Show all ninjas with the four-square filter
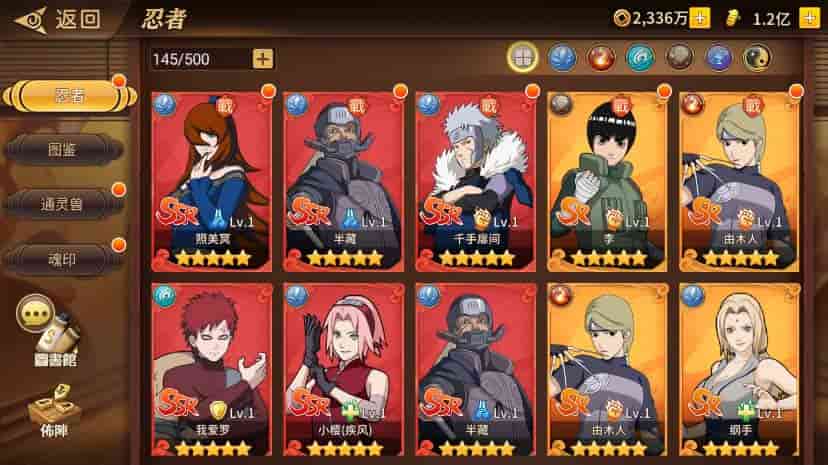This screenshot has height=465, width=828. [x=522, y=57]
